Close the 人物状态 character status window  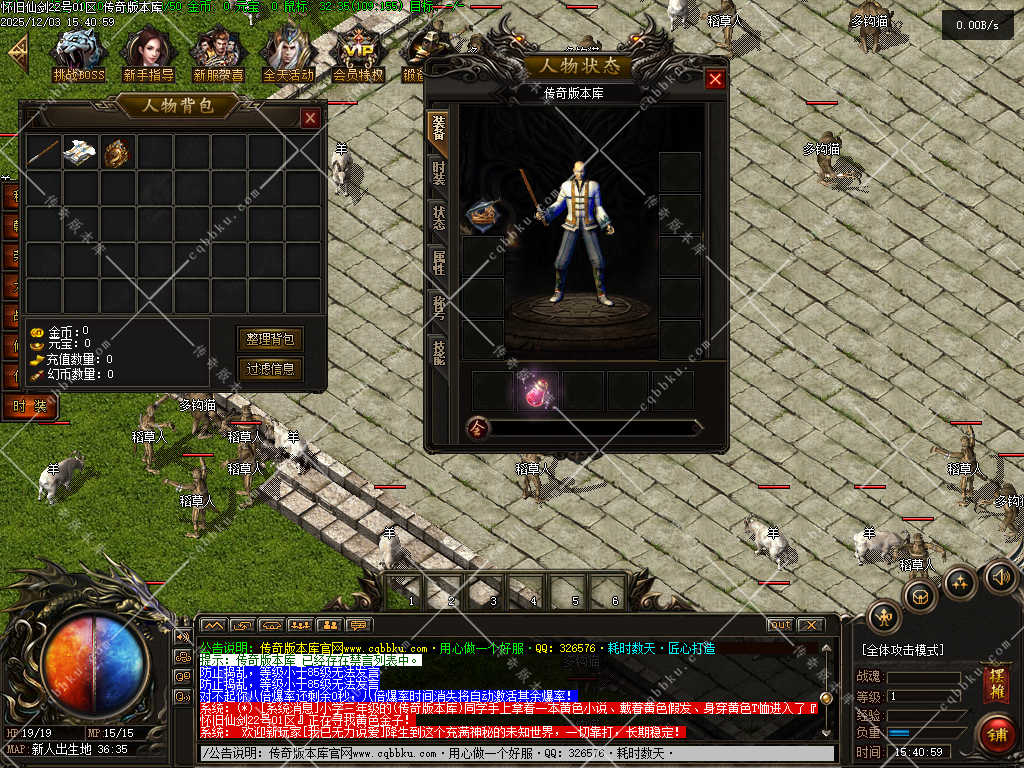(x=715, y=80)
